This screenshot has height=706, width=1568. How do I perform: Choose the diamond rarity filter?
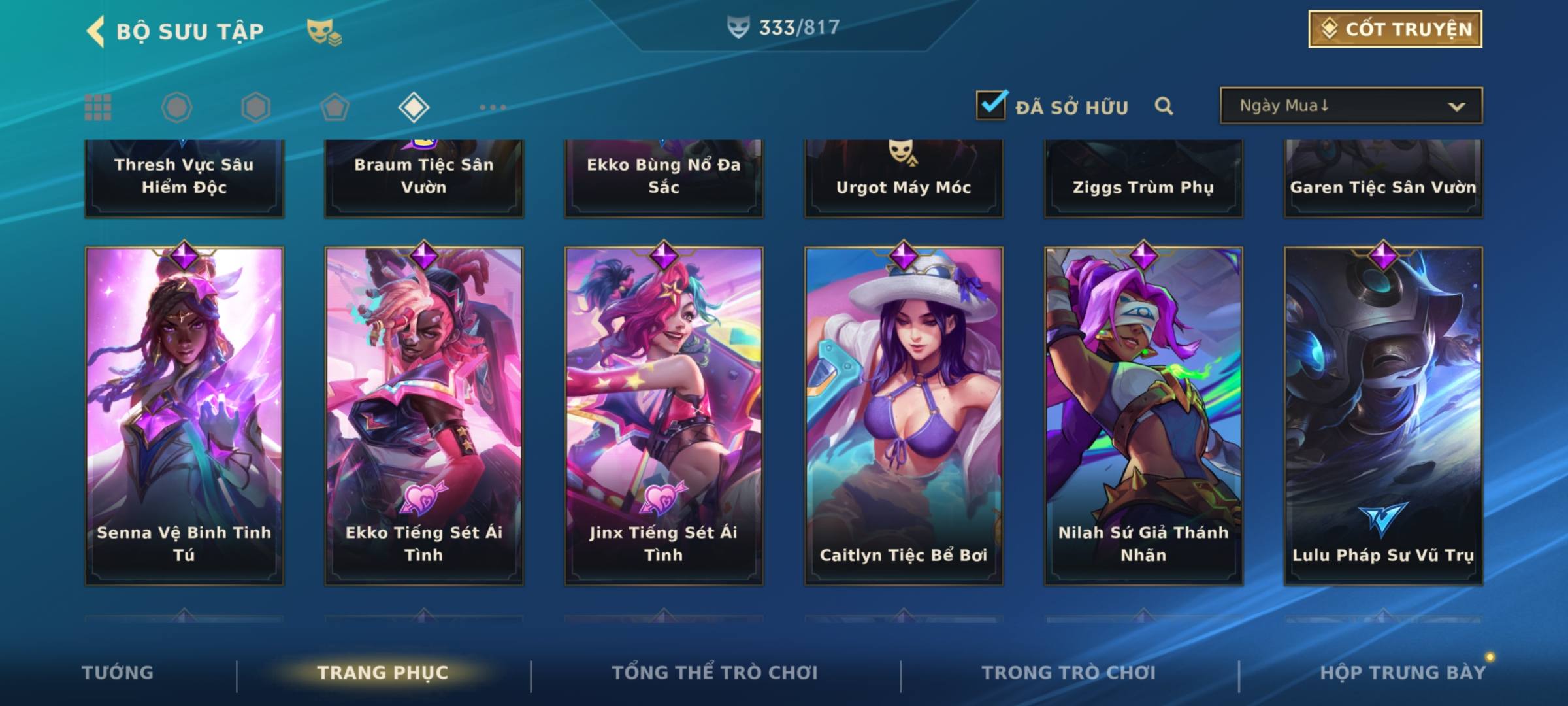[x=414, y=107]
